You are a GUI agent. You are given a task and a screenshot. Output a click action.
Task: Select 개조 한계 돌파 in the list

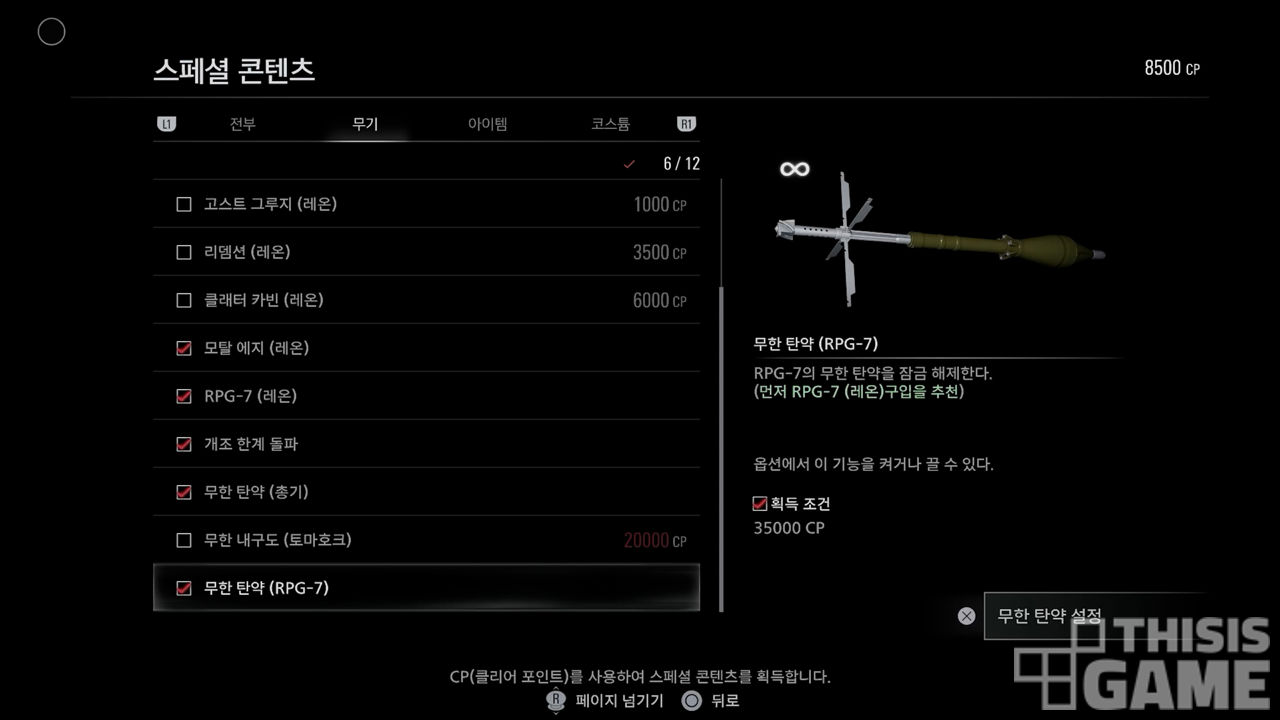coord(426,444)
